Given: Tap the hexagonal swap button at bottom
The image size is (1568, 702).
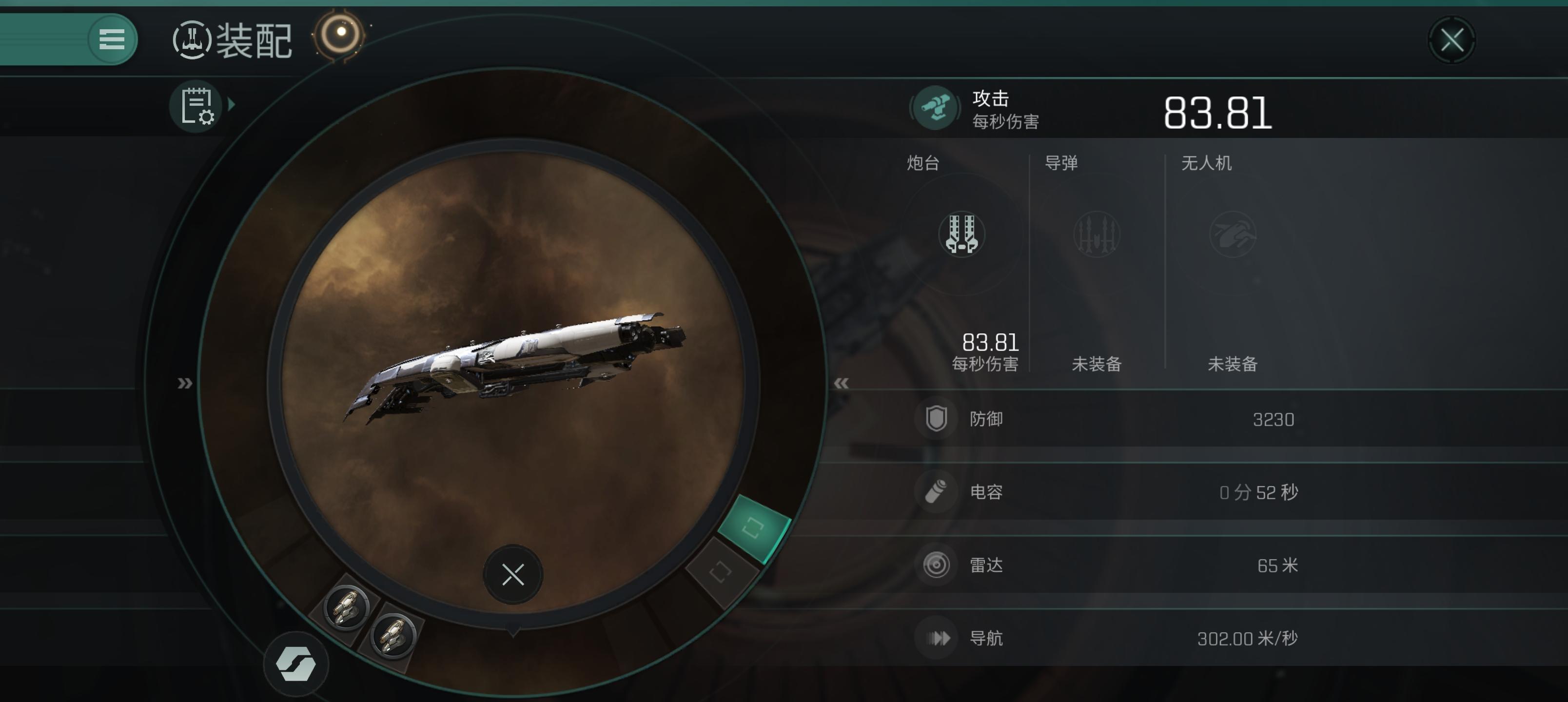Looking at the screenshot, I should 296,663.
